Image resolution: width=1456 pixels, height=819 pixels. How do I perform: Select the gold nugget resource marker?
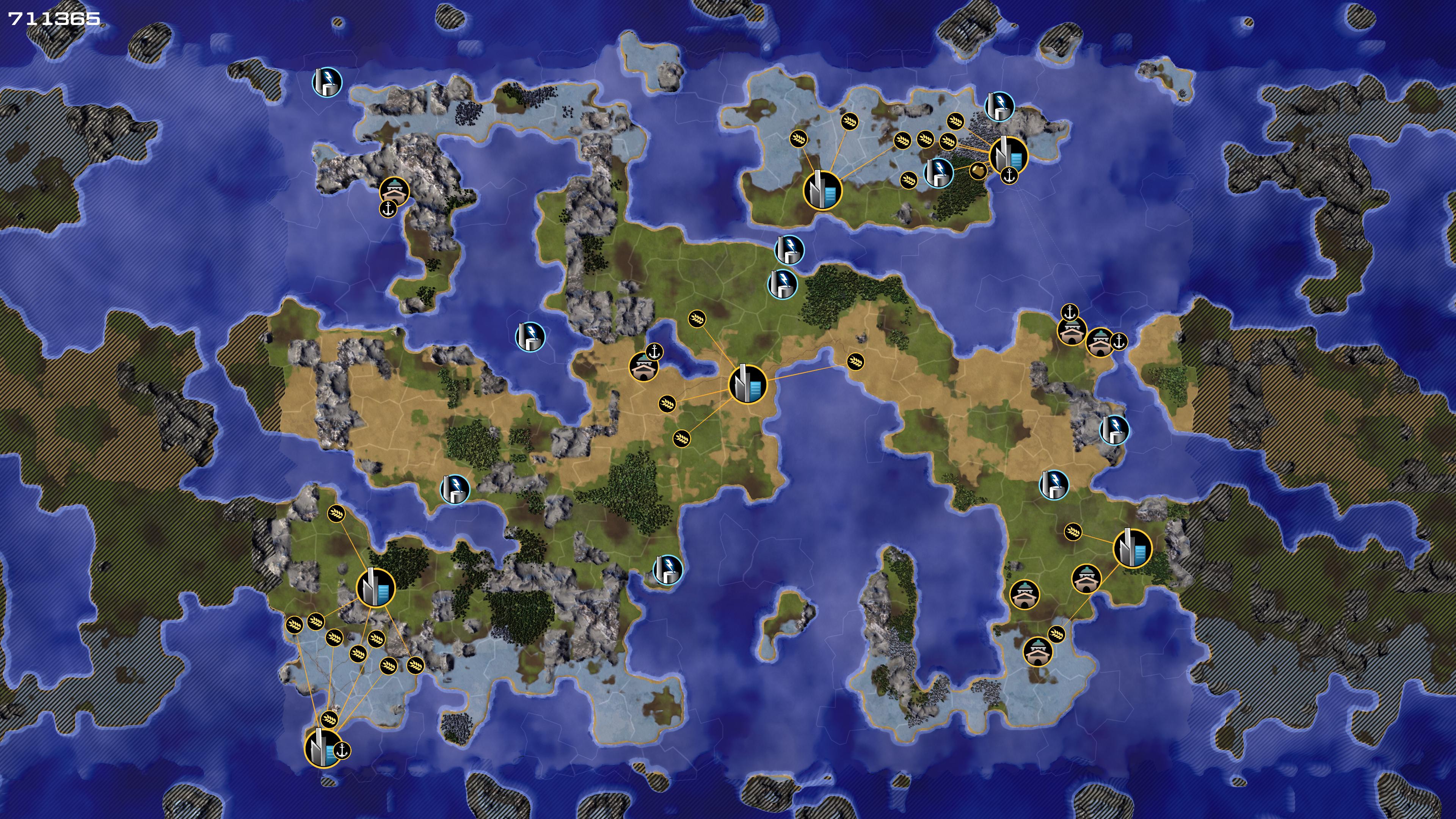coord(978,170)
